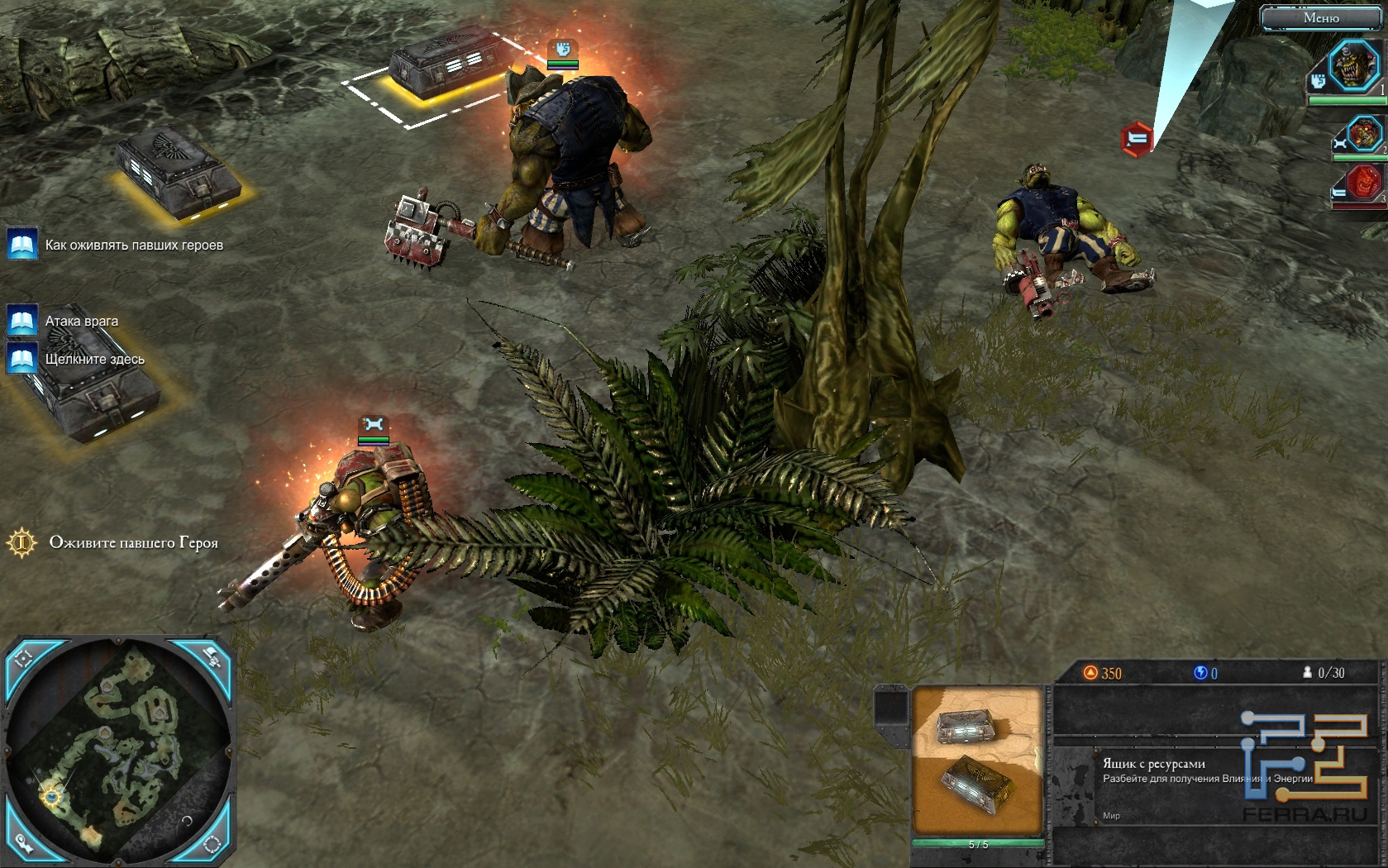1388x868 pixels.
Task: Activate the crosshair button on the minimap
Action: (24, 658)
